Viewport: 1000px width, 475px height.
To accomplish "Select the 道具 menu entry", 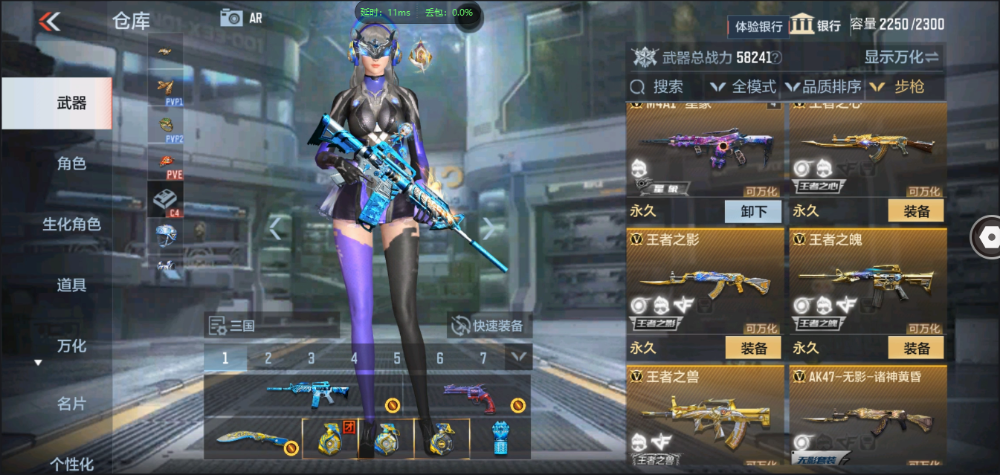I will tap(71, 285).
